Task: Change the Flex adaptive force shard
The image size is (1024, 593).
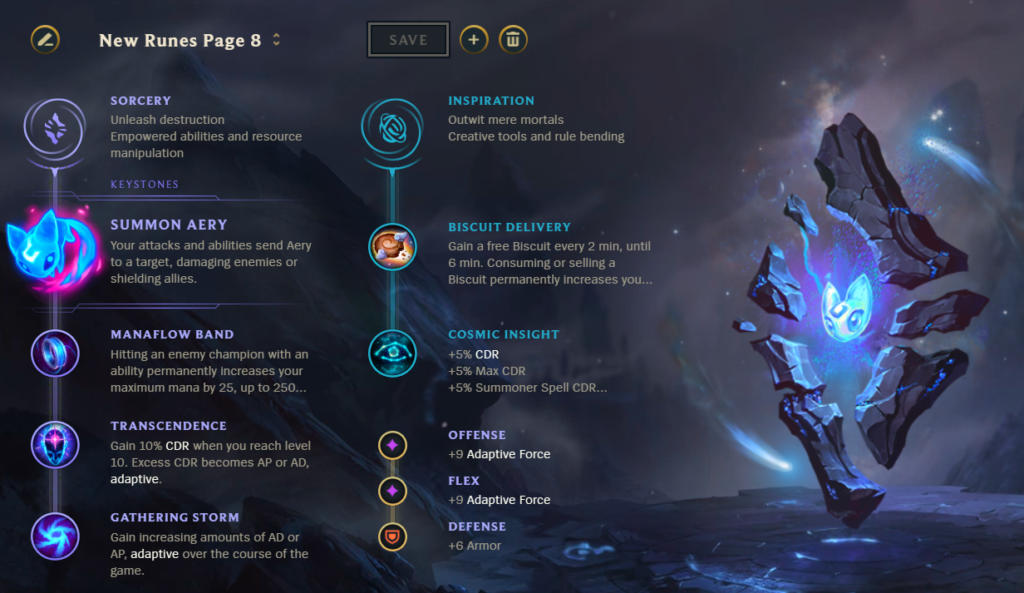Action: [392, 491]
